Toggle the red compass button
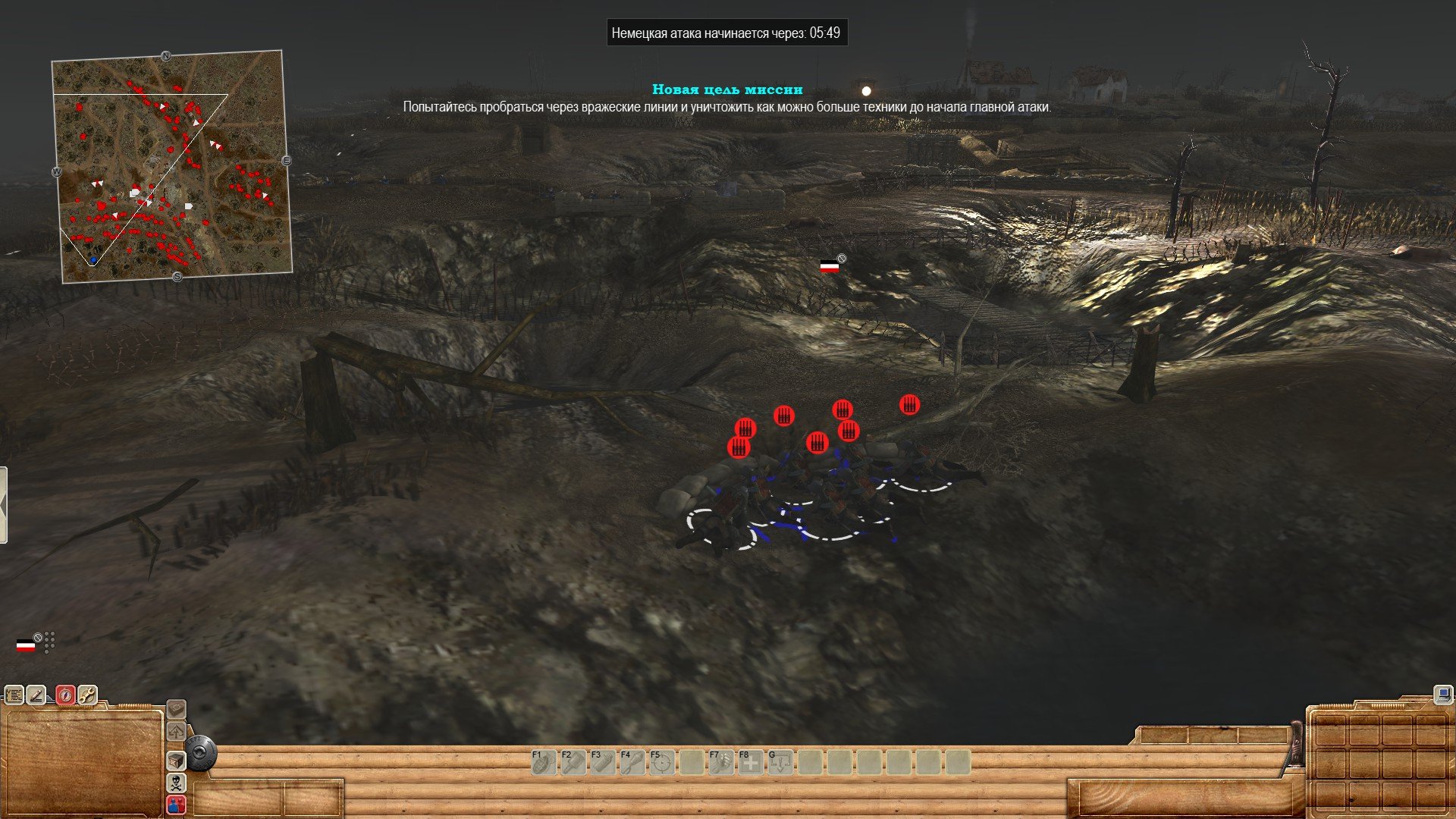Viewport: 1456px width, 819px height. coord(65,695)
